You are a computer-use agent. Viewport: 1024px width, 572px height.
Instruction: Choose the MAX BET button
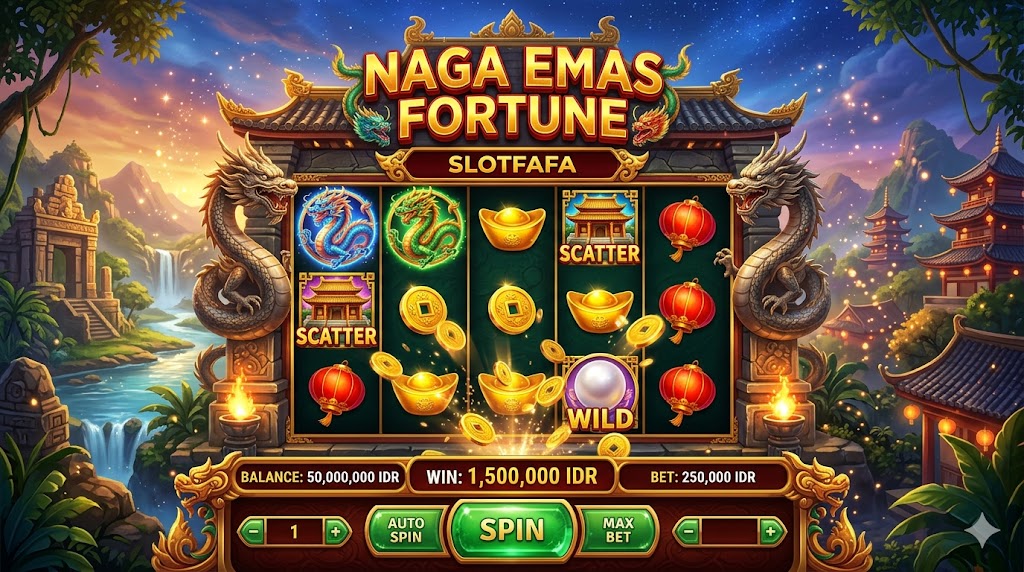616,530
